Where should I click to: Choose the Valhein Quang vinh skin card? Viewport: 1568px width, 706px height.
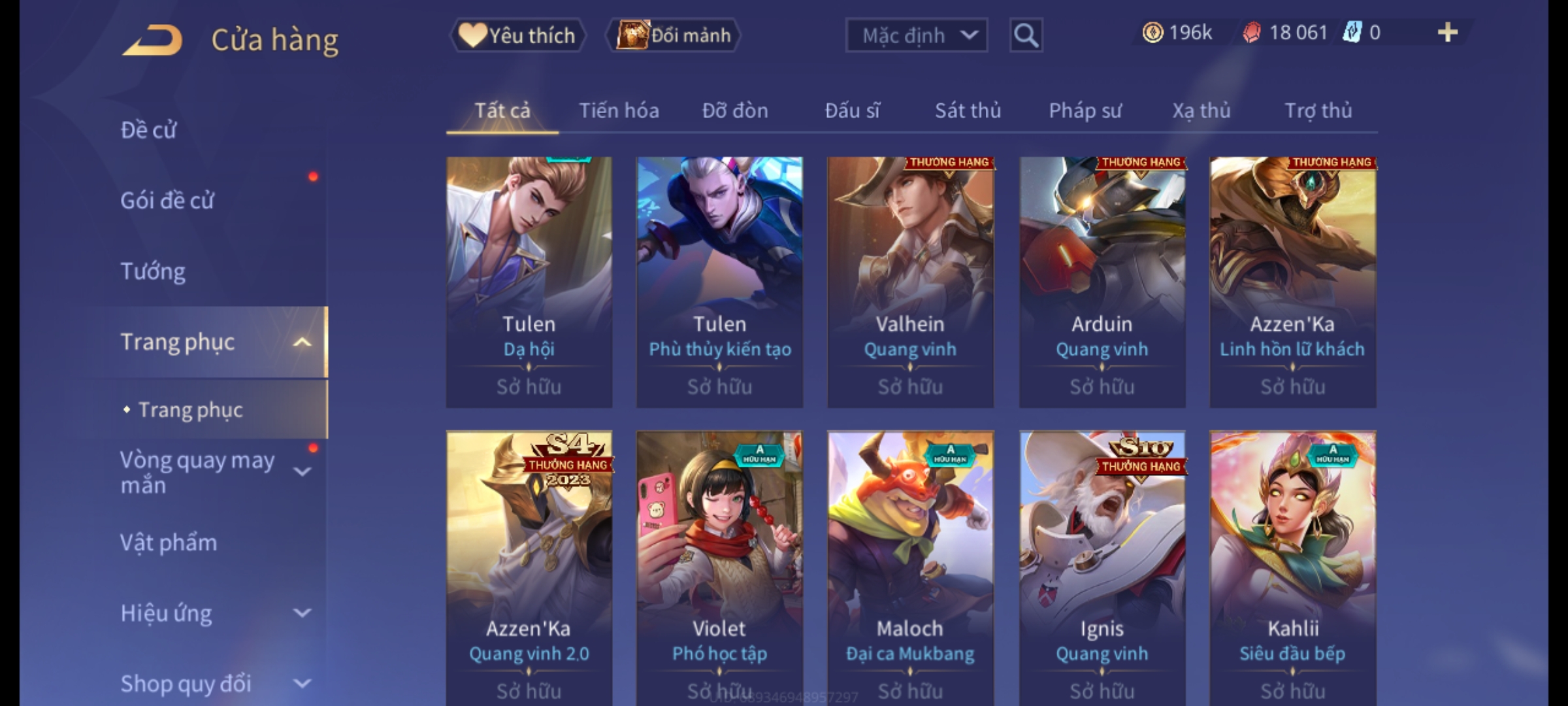tap(910, 281)
